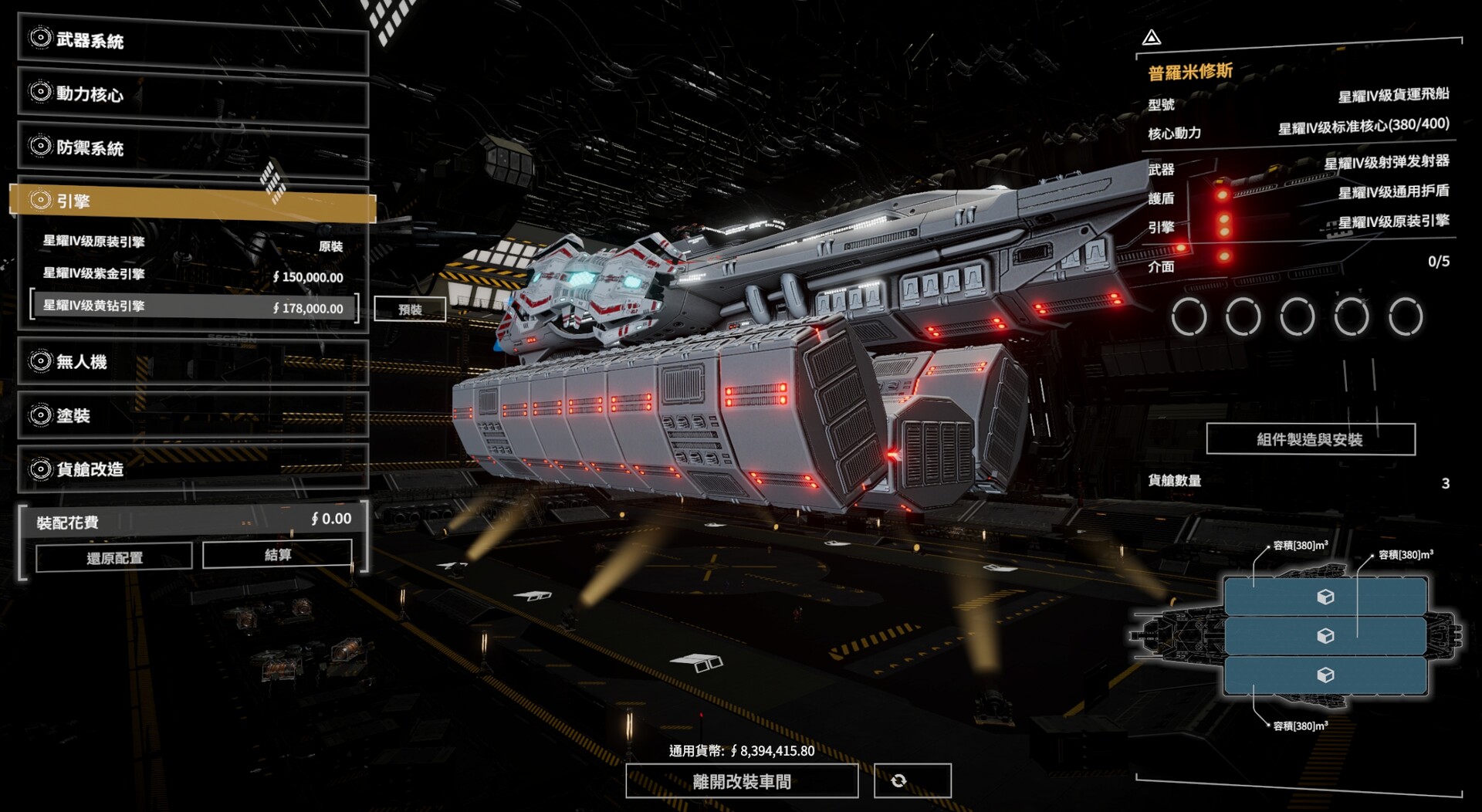Viewport: 1482px width, 812px height.
Task: Pick the 星耀IV级紫金引擎 for 150,000
Action: 192,275
